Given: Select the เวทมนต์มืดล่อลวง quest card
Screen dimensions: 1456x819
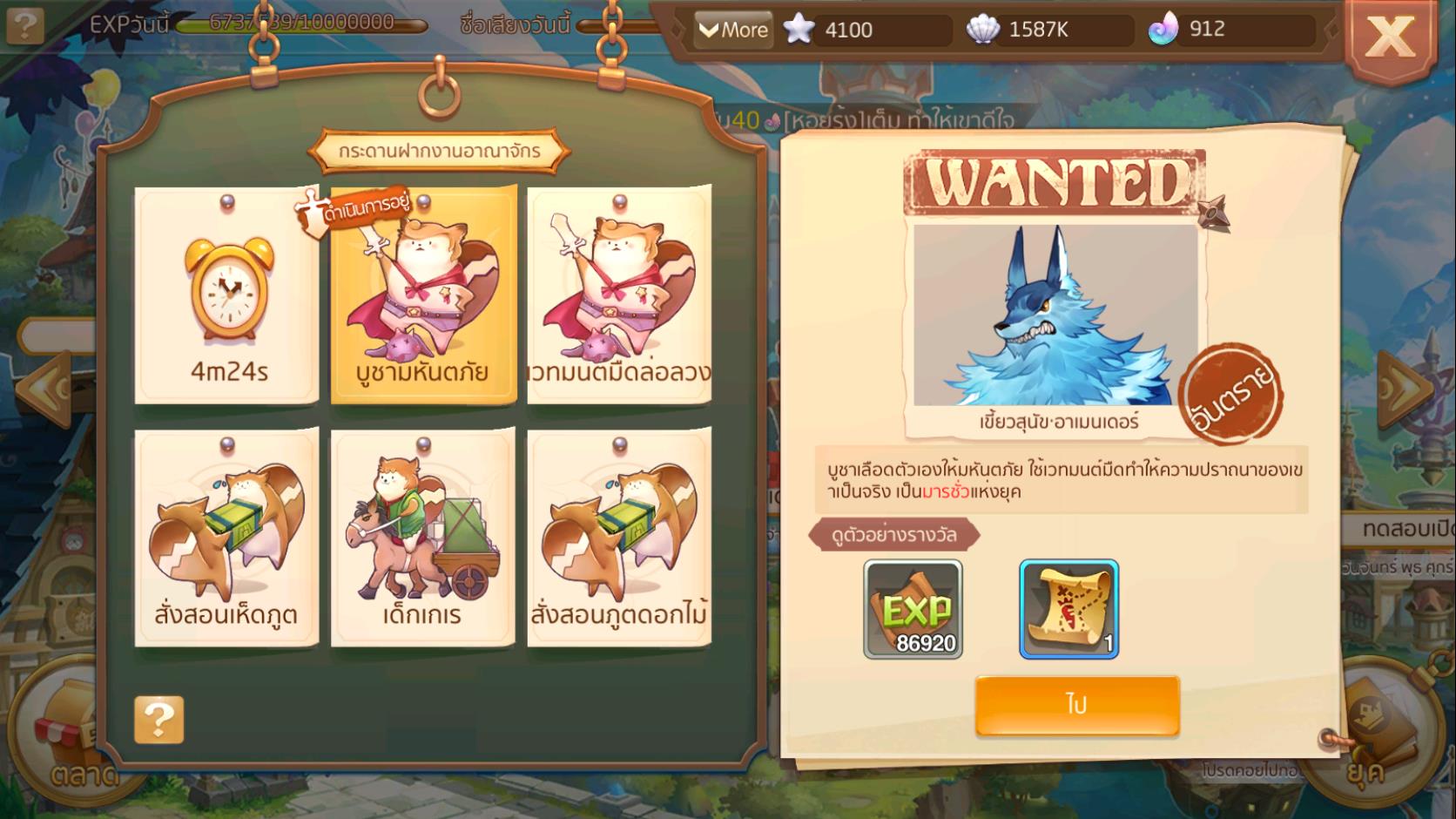Looking at the screenshot, I should click(x=619, y=295).
